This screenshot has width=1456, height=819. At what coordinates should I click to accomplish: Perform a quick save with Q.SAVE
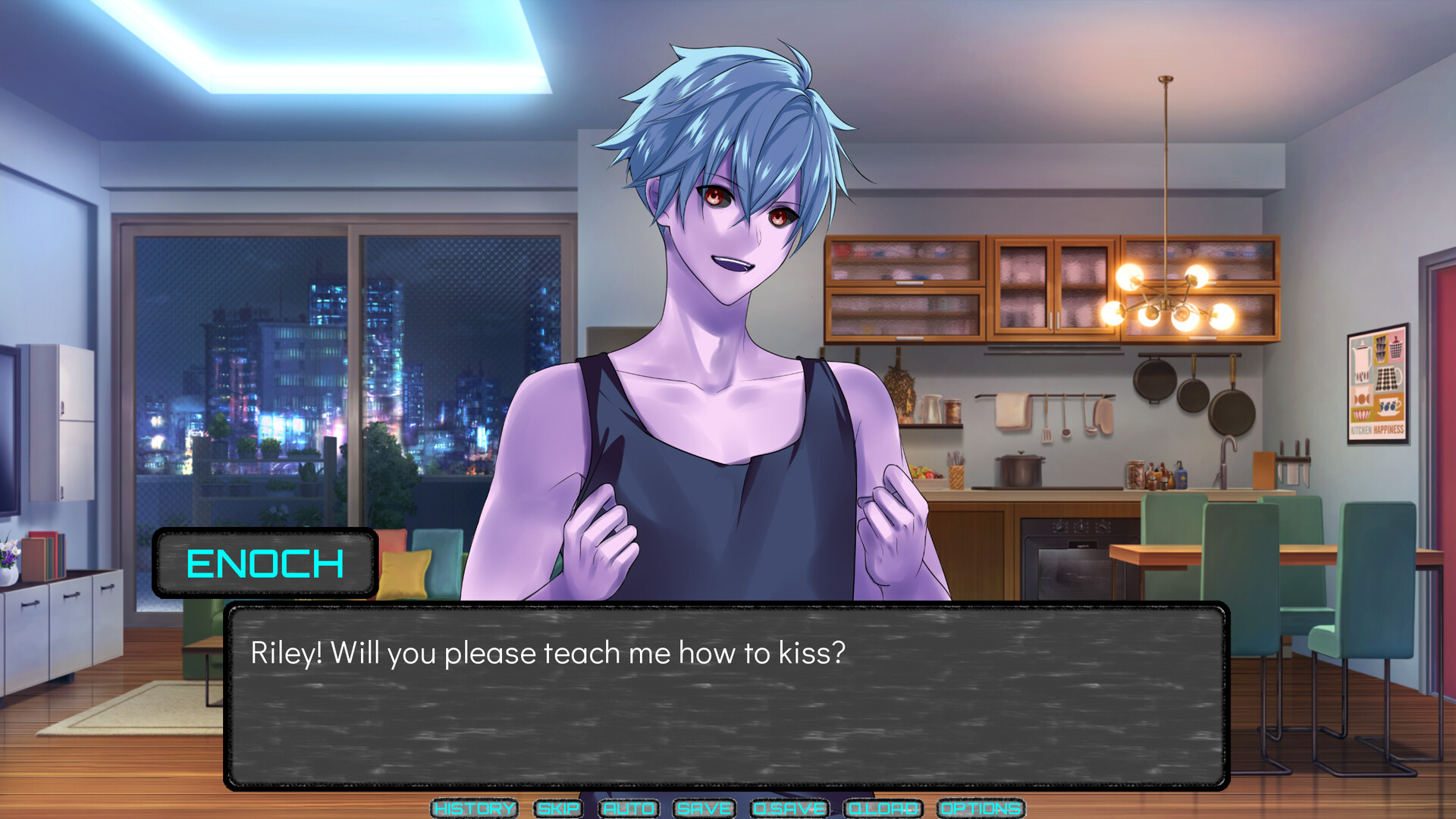coord(789,808)
